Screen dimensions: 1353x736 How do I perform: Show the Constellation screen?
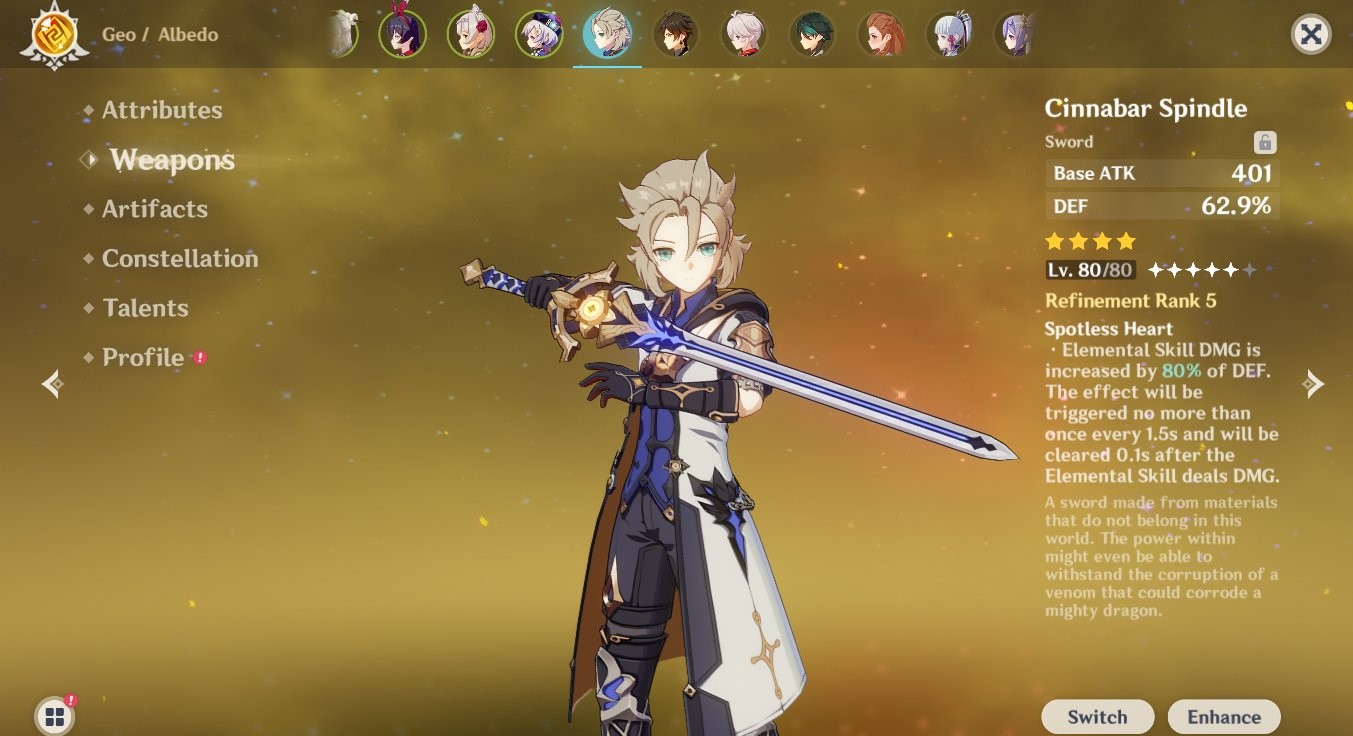[180, 258]
